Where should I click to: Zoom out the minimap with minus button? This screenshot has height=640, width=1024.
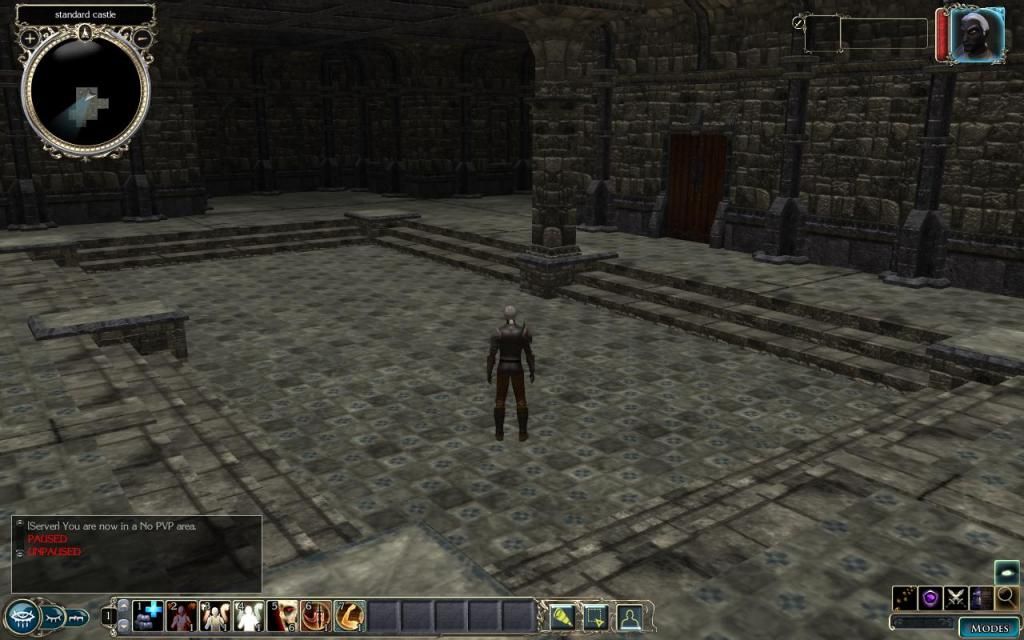click(143, 38)
